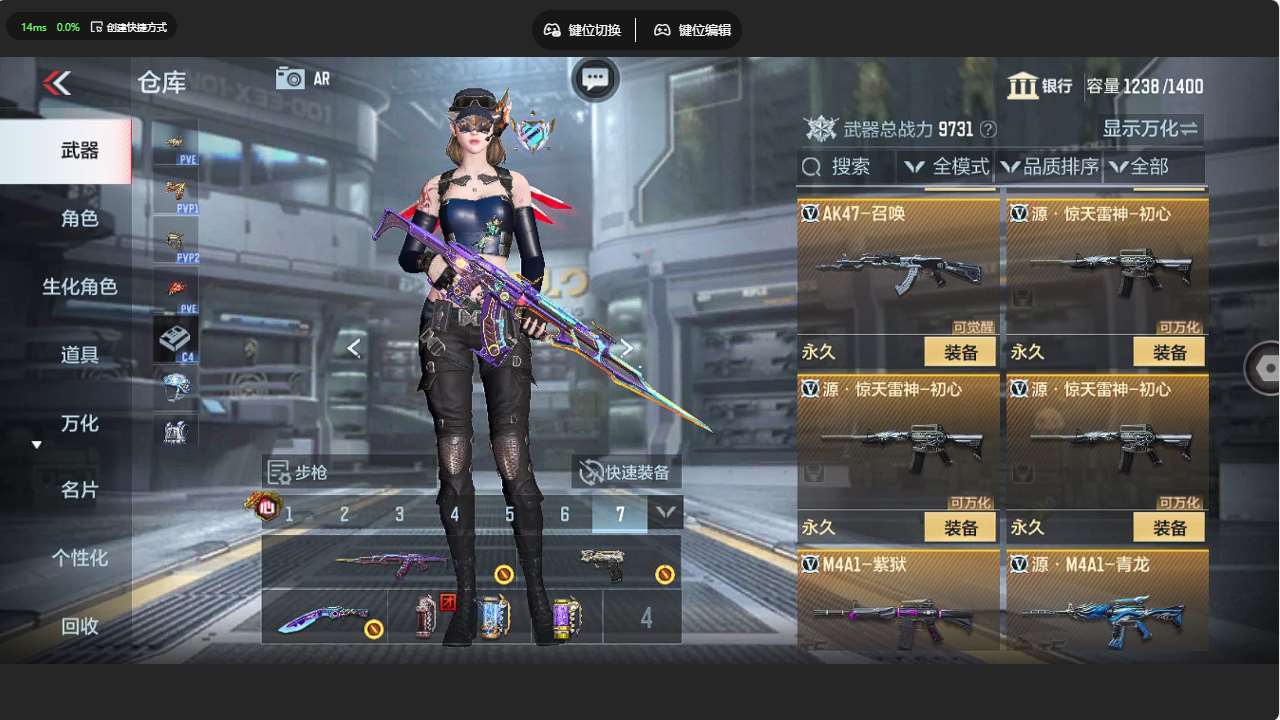1280x720 pixels.
Task: Switch to the 万化 tab
Action: pyautogui.click(x=79, y=424)
